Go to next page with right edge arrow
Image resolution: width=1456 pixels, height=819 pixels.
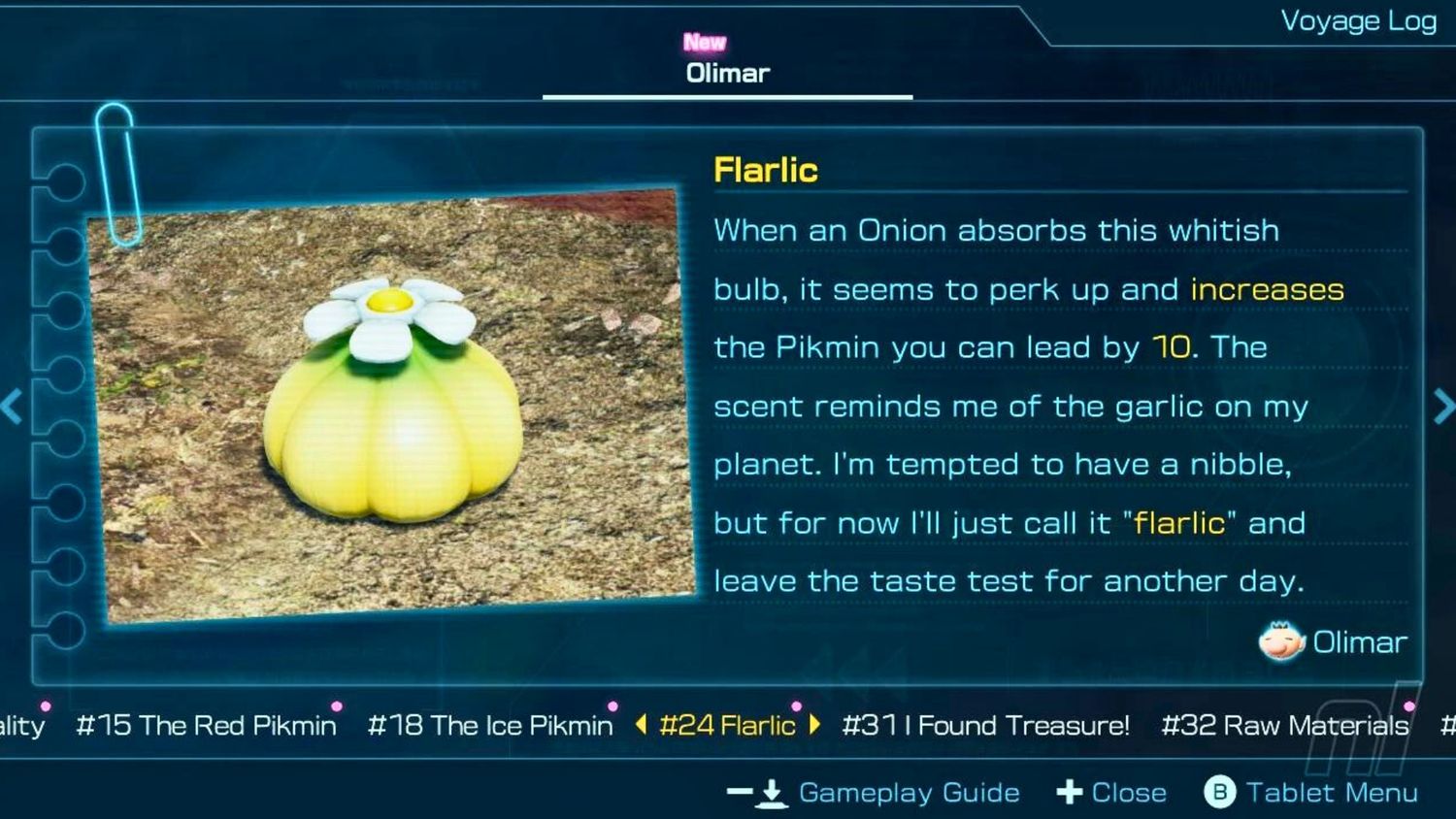click(x=1443, y=408)
